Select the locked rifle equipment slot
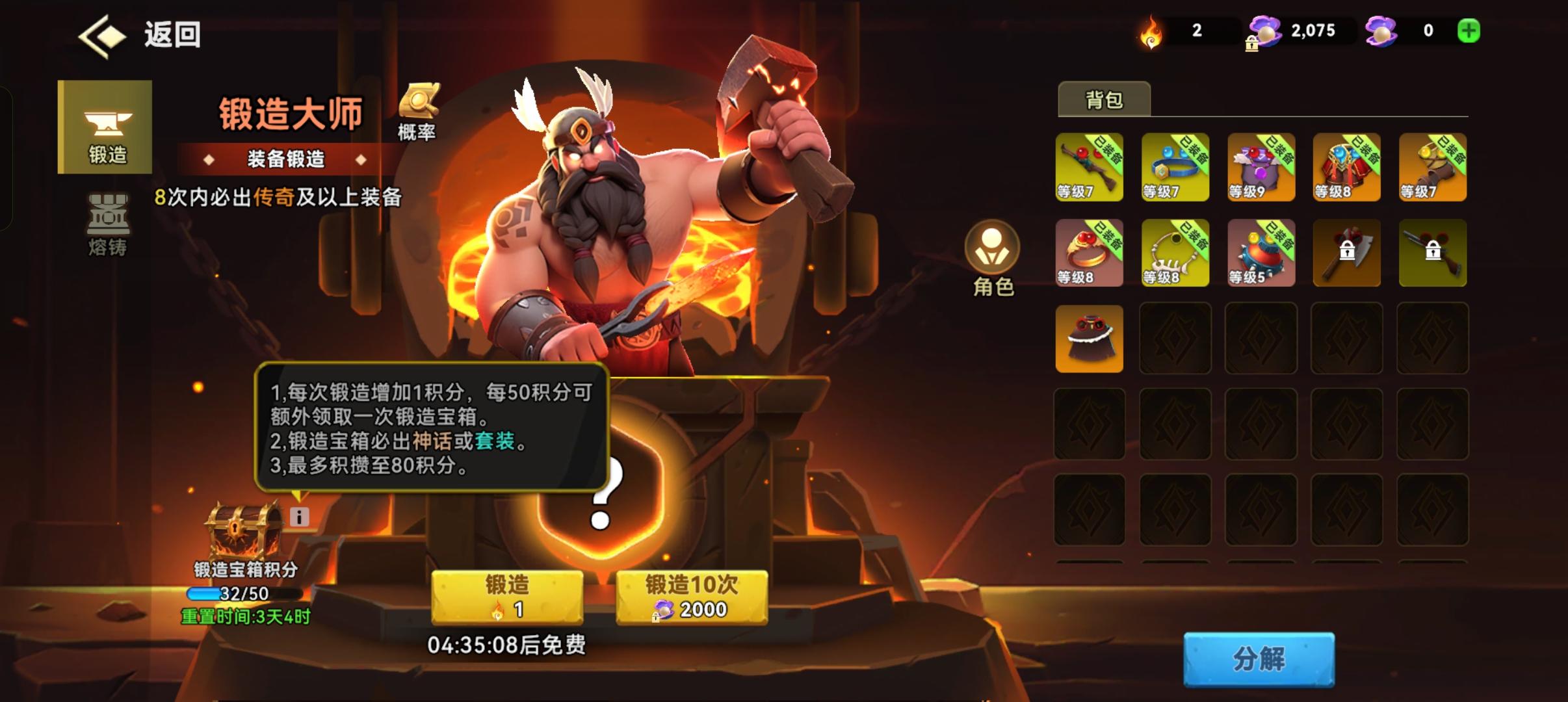Image resolution: width=1568 pixels, height=702 pixels. (1432, 253)
